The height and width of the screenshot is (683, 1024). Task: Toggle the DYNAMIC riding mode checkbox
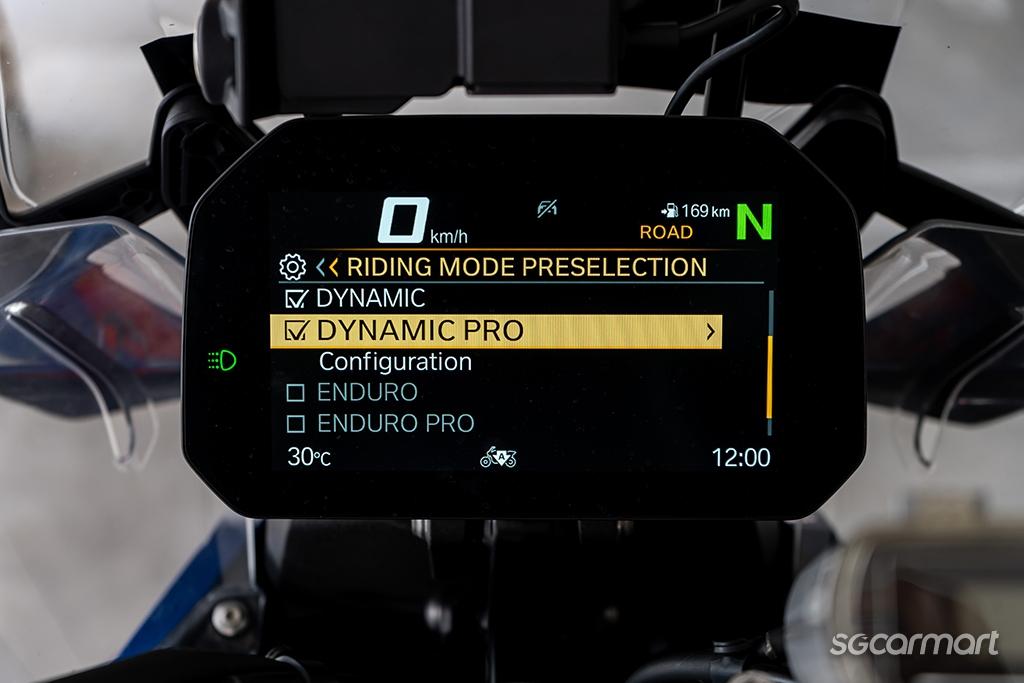(296, 298)
